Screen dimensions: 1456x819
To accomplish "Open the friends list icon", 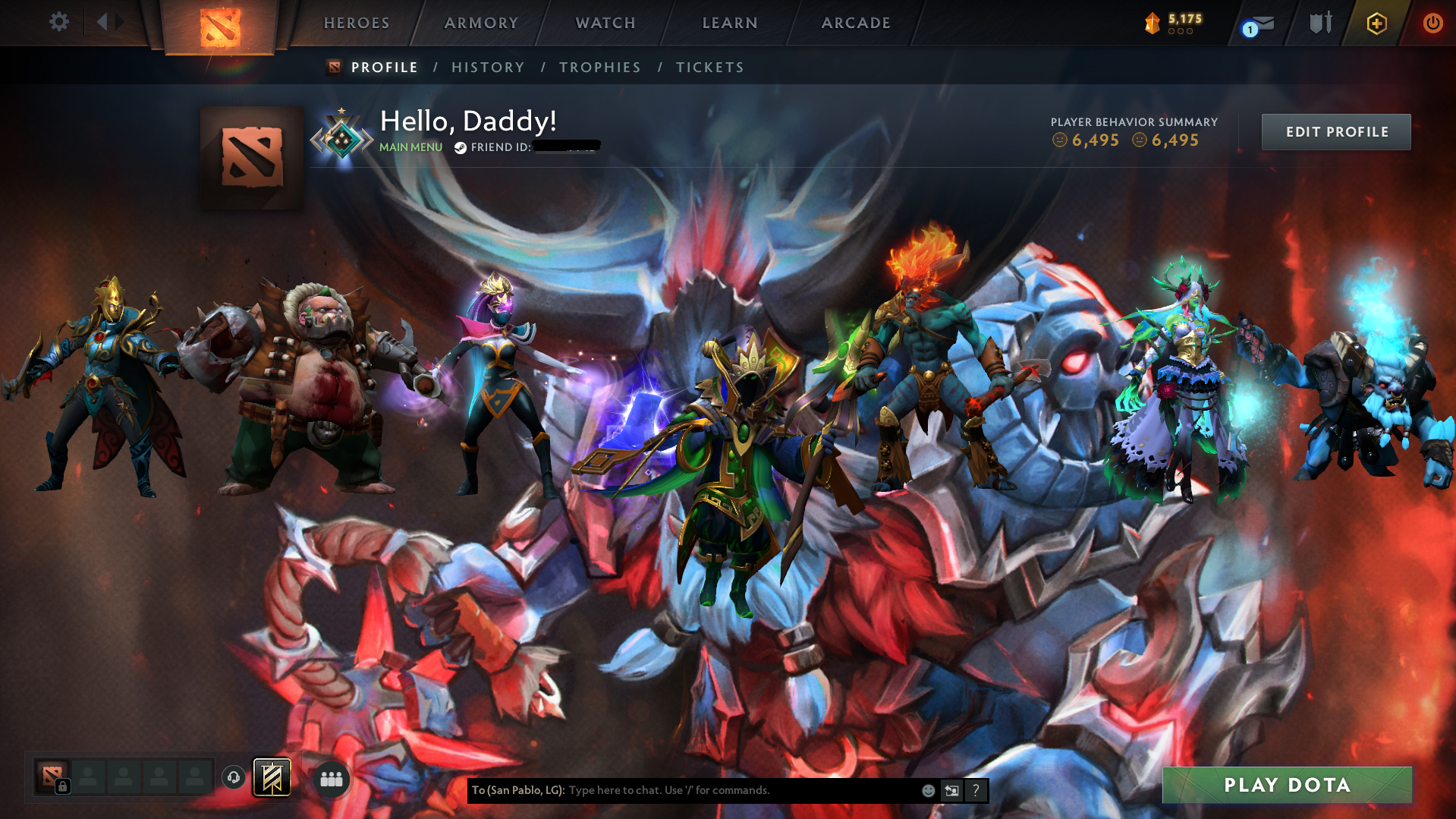I will (x=332, y=778).
